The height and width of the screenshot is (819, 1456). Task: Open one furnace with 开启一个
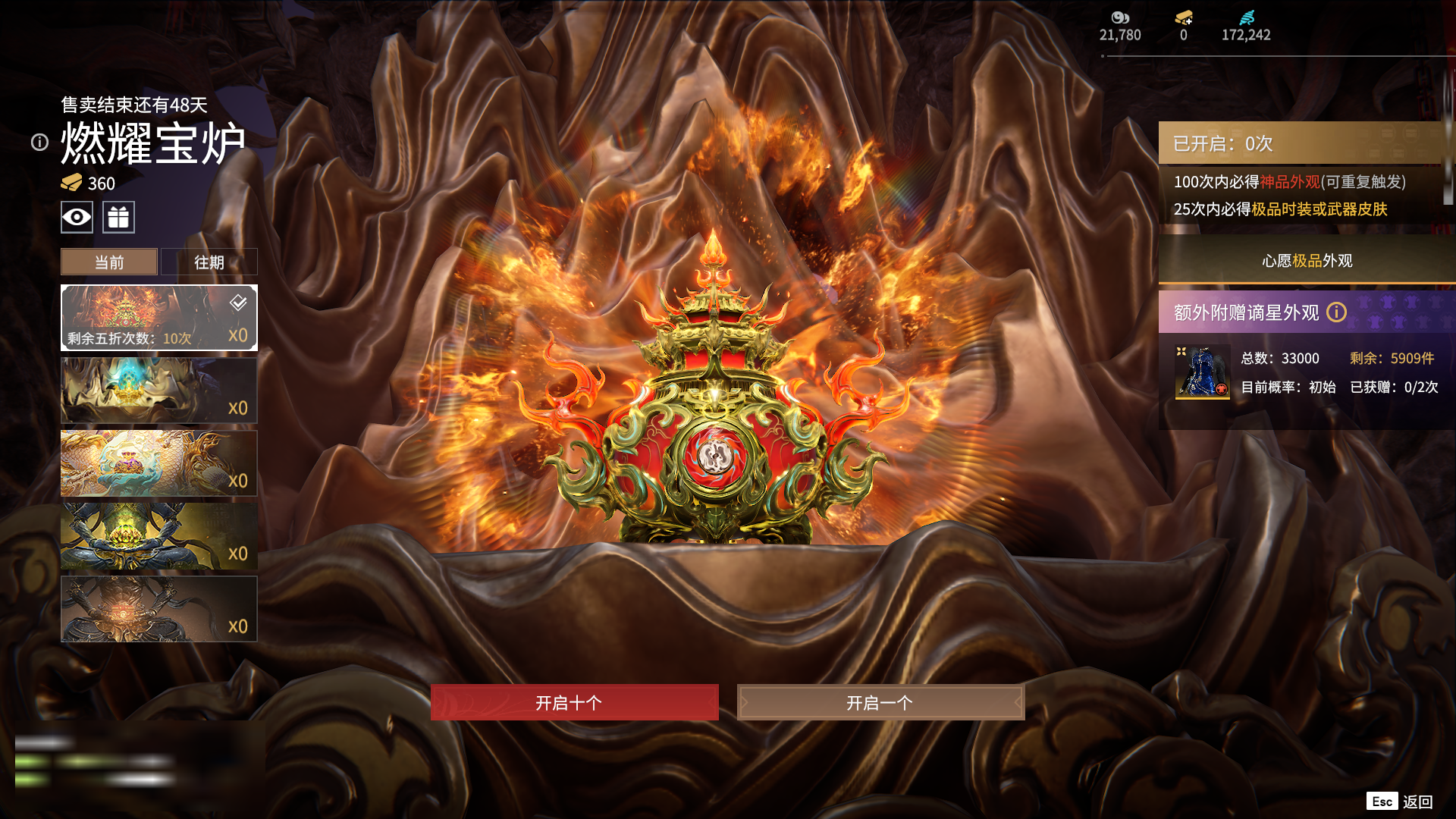(x=880, y=702)
